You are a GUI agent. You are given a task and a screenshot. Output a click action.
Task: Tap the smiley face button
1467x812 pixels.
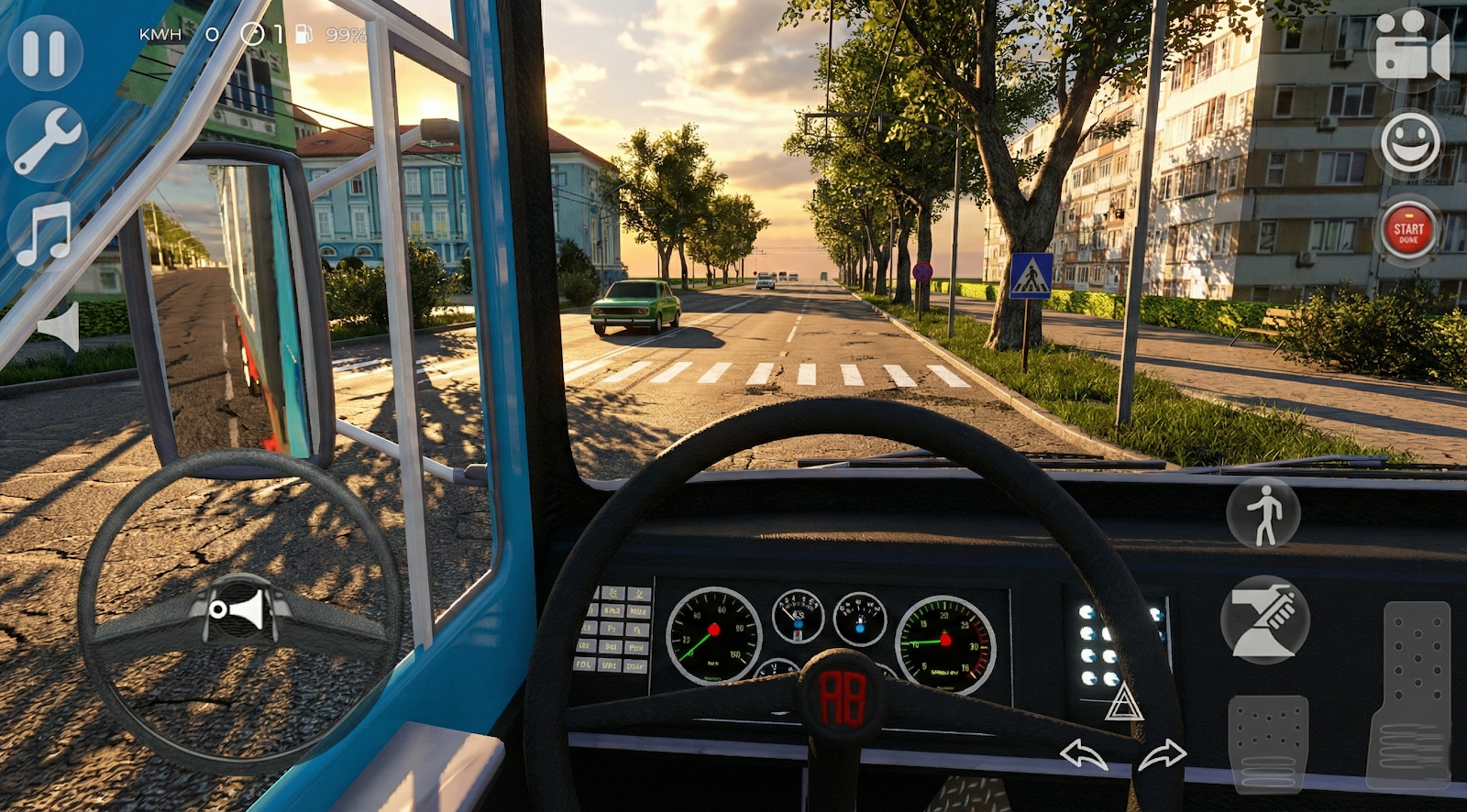[x=1410, y=142]
